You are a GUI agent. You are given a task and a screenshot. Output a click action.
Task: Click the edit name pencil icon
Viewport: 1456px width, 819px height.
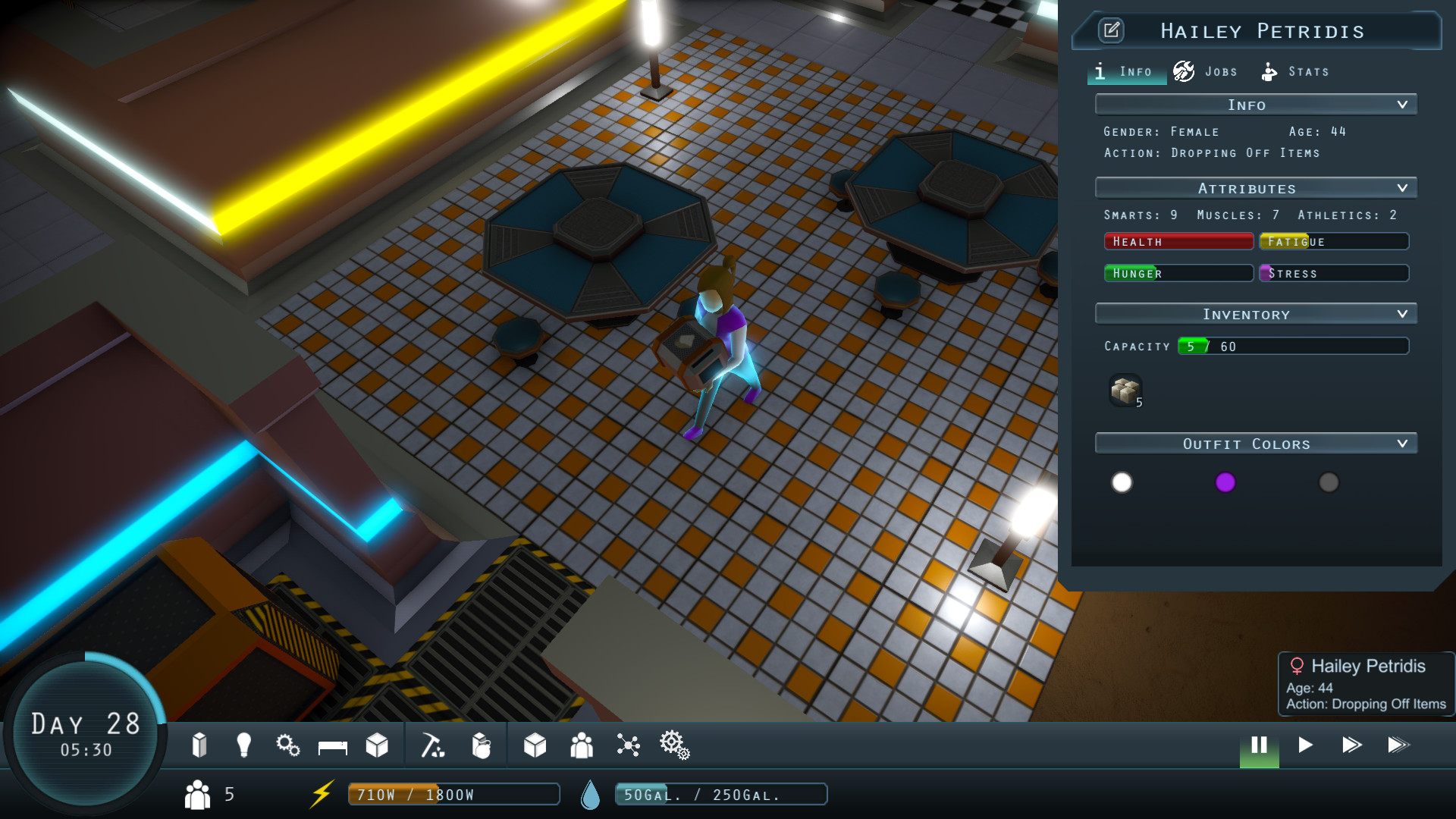pyautogui.click(x=1112, y=31)
